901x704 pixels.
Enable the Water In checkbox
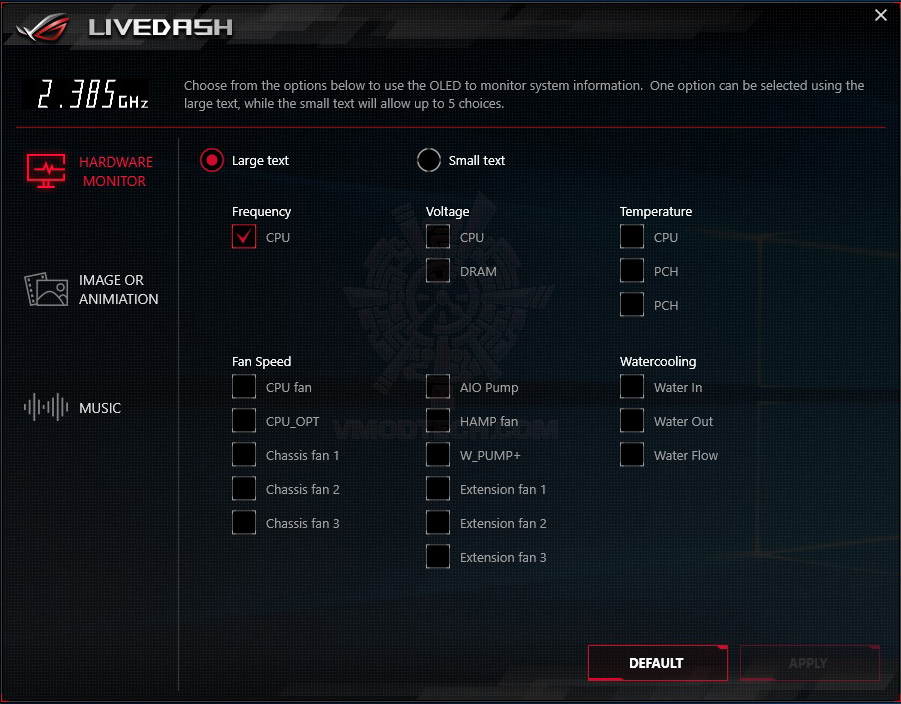pos(632,387)
